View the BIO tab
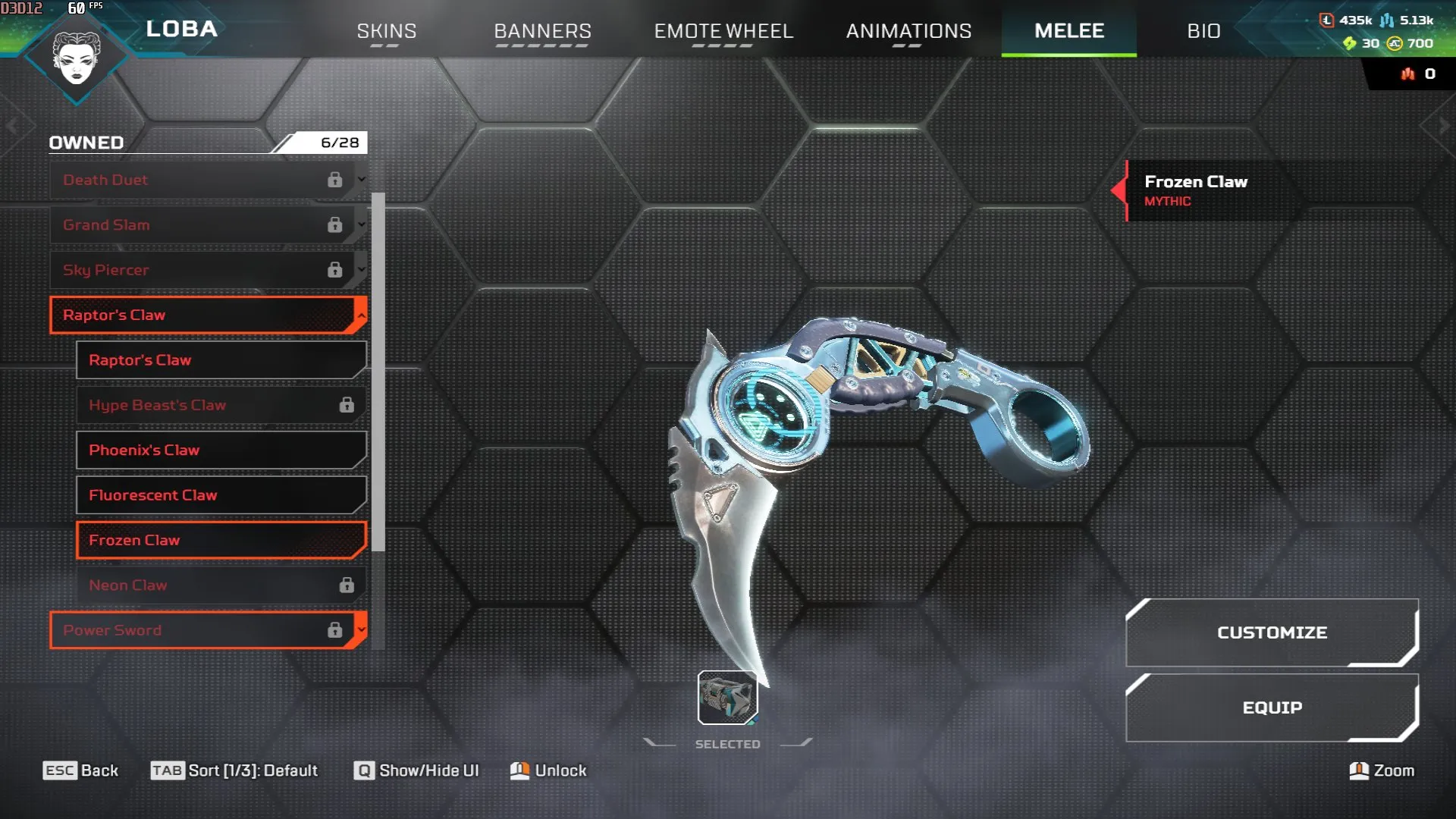The image size is (1456, 819). coord(1203,31)
